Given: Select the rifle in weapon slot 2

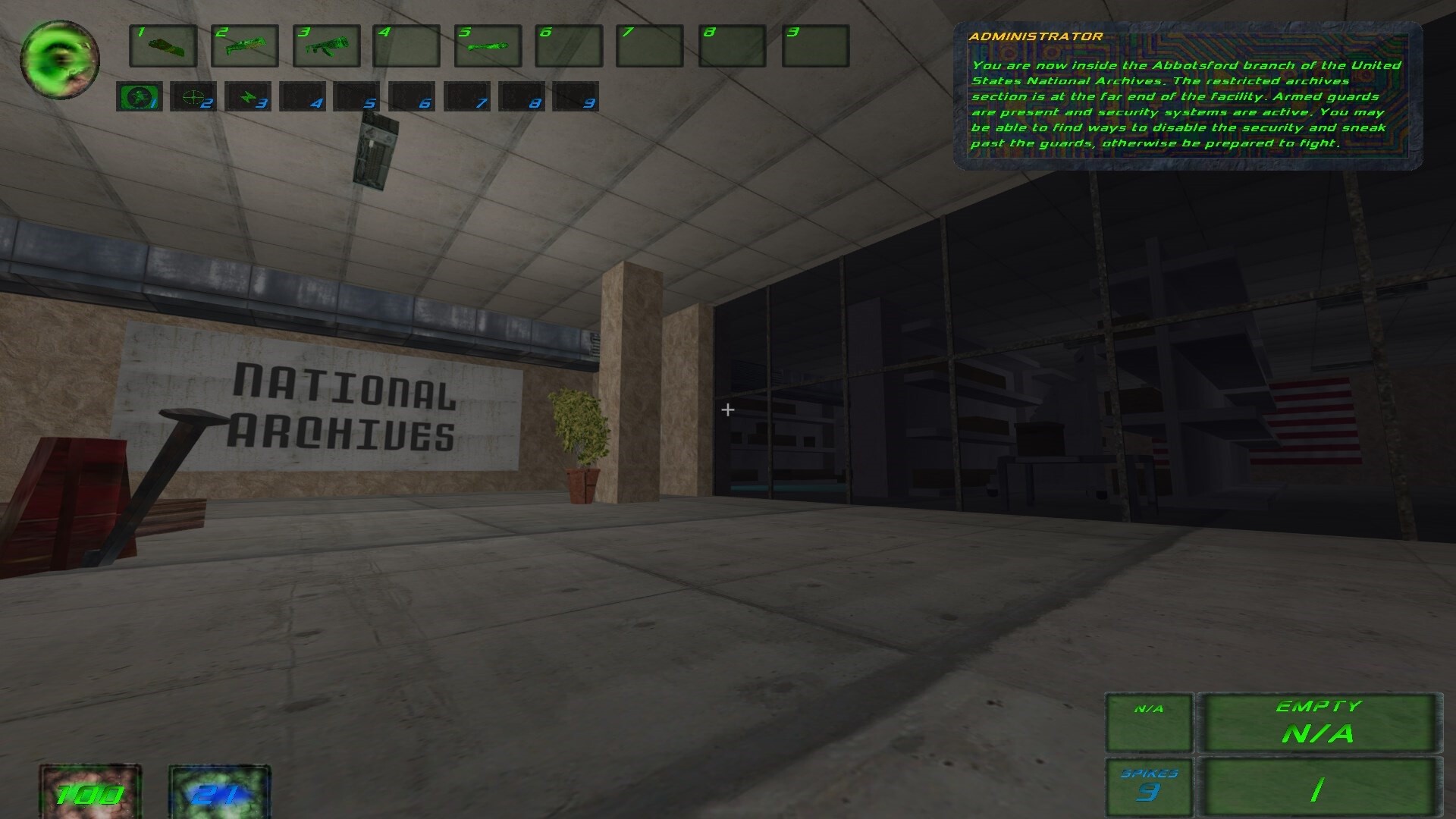Looking at the screenshot, I should [245, 45].
